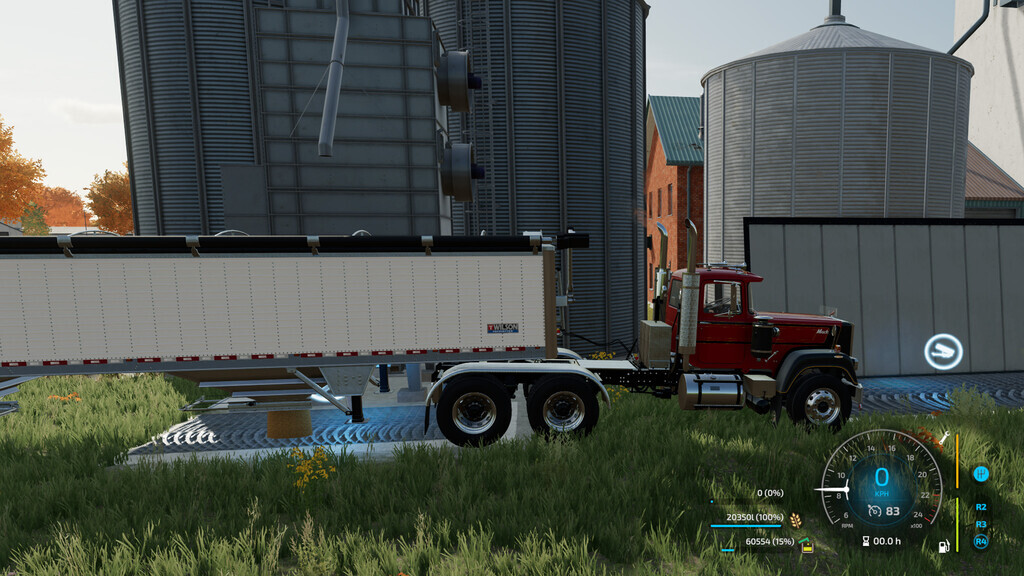The image size is (1024, 576).
Task: Select the circled R4 gear indicator
Action: coord(981,541)
